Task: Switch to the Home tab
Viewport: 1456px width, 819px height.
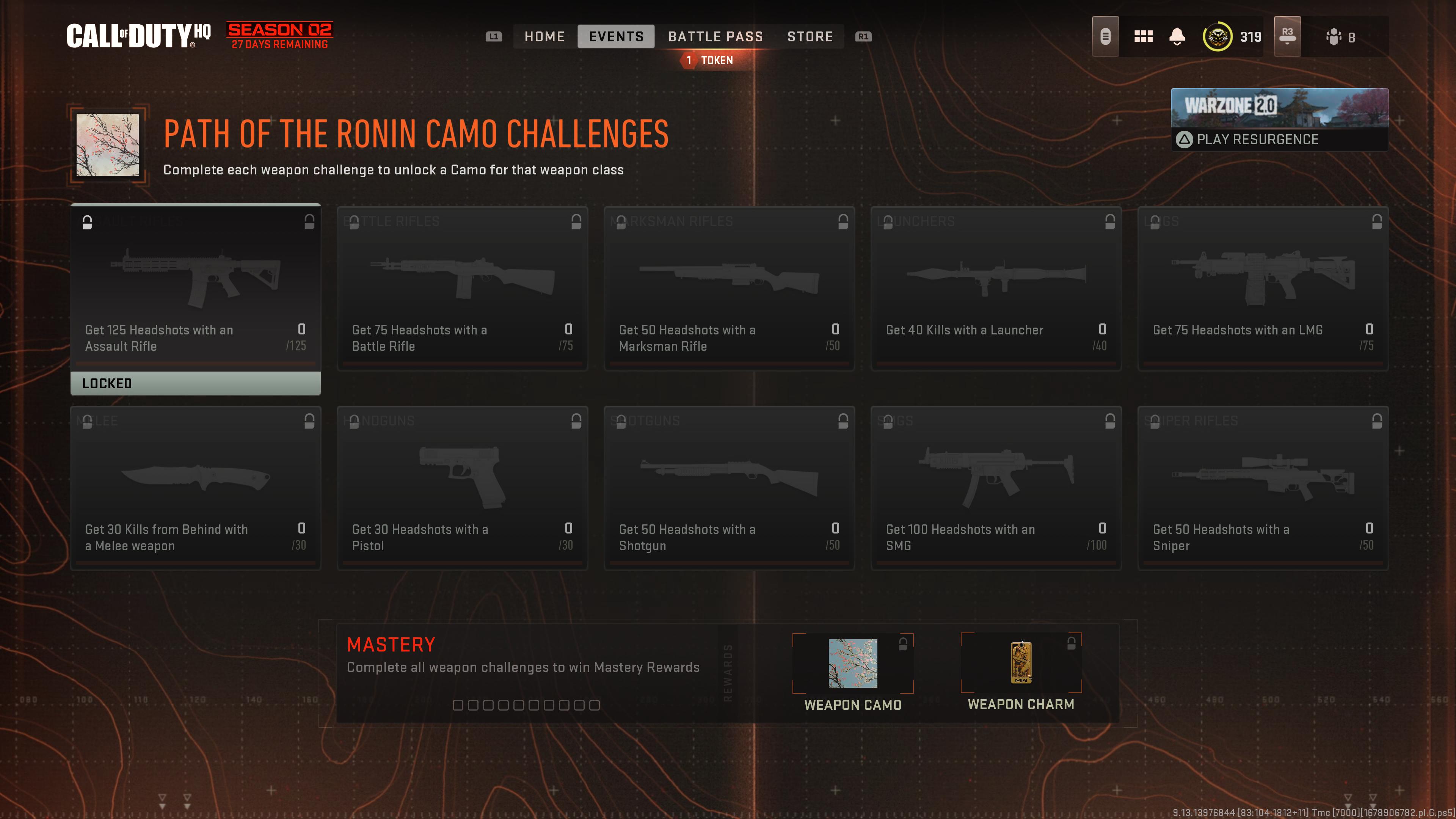Action: [544, 37]
